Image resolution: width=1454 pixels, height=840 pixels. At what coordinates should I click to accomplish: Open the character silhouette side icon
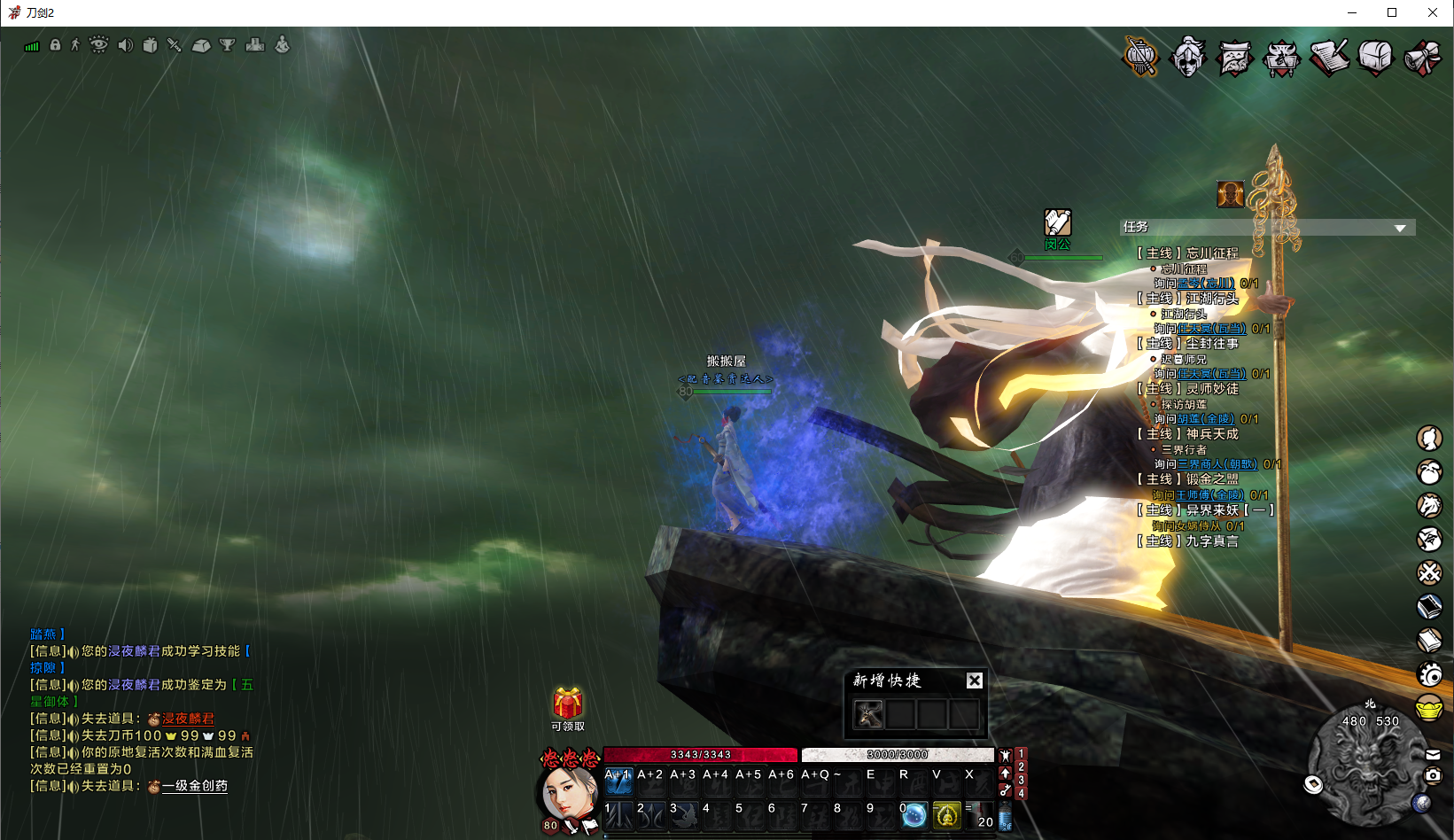1429,438
